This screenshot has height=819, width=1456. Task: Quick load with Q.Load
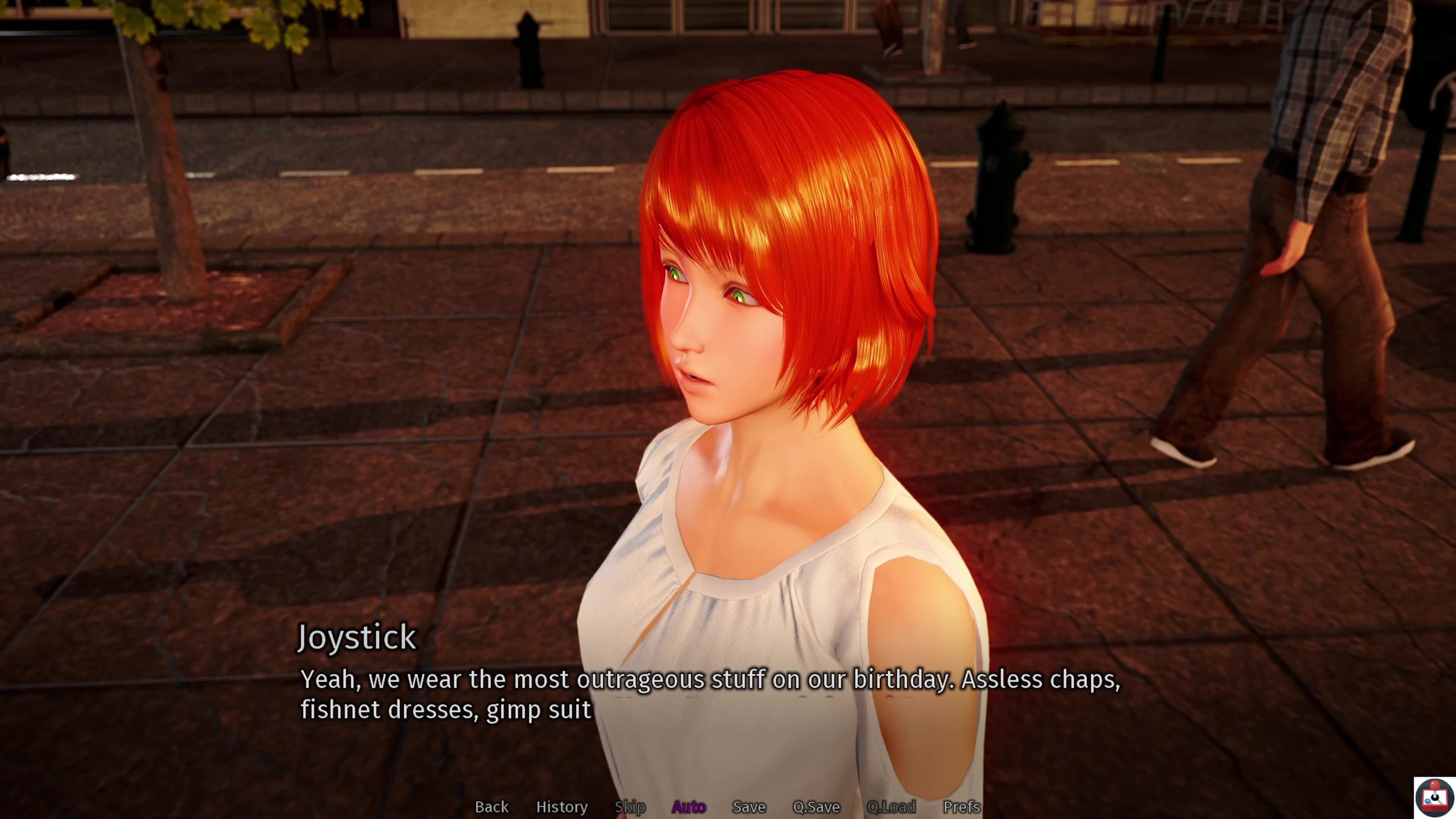[891, 806]
